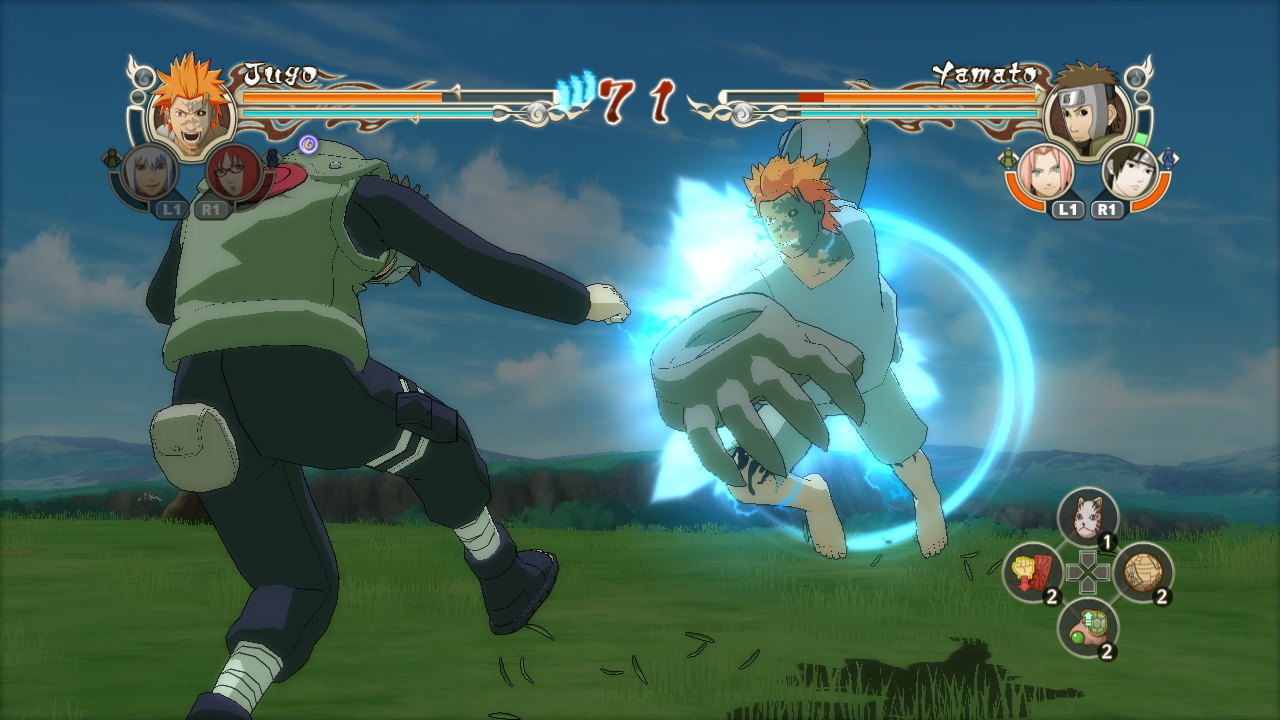The image size is (1280, 720).
Task: Click the chakra flame icon beside the timer
Action: pyautogui.click(x=577, y=88)
